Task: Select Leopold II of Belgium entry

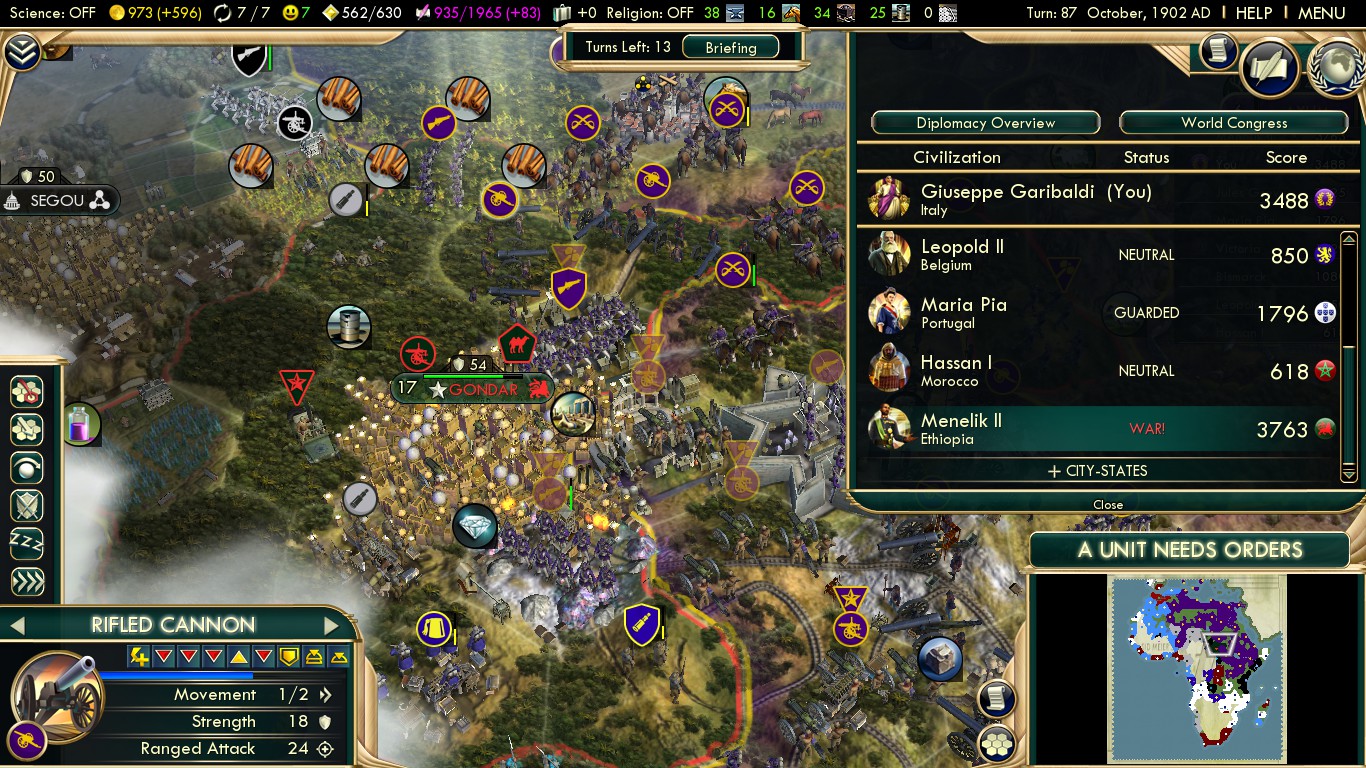Action: coord(1100,255)
